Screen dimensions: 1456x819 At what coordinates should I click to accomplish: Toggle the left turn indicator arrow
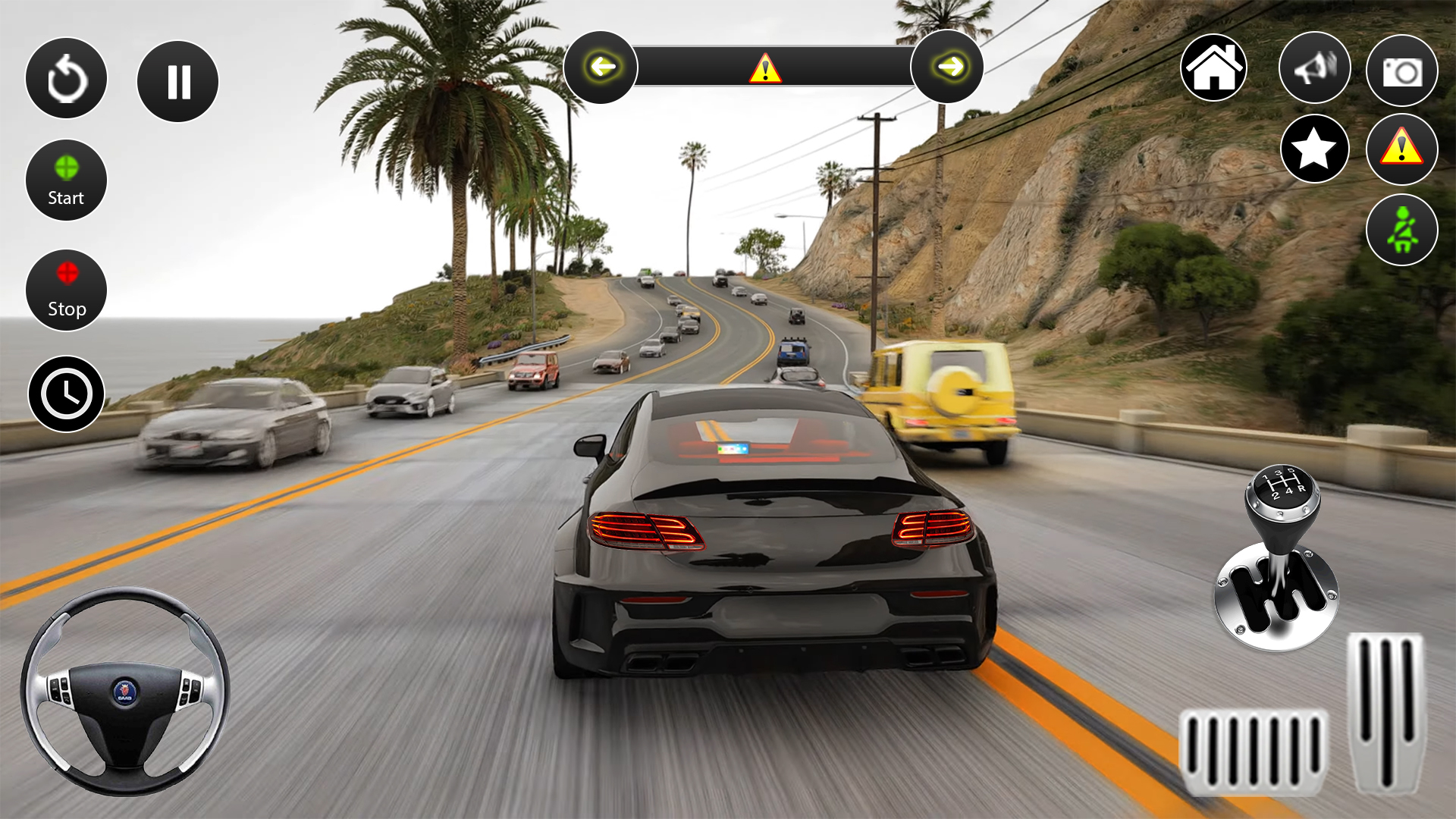(x=603, y=67)
